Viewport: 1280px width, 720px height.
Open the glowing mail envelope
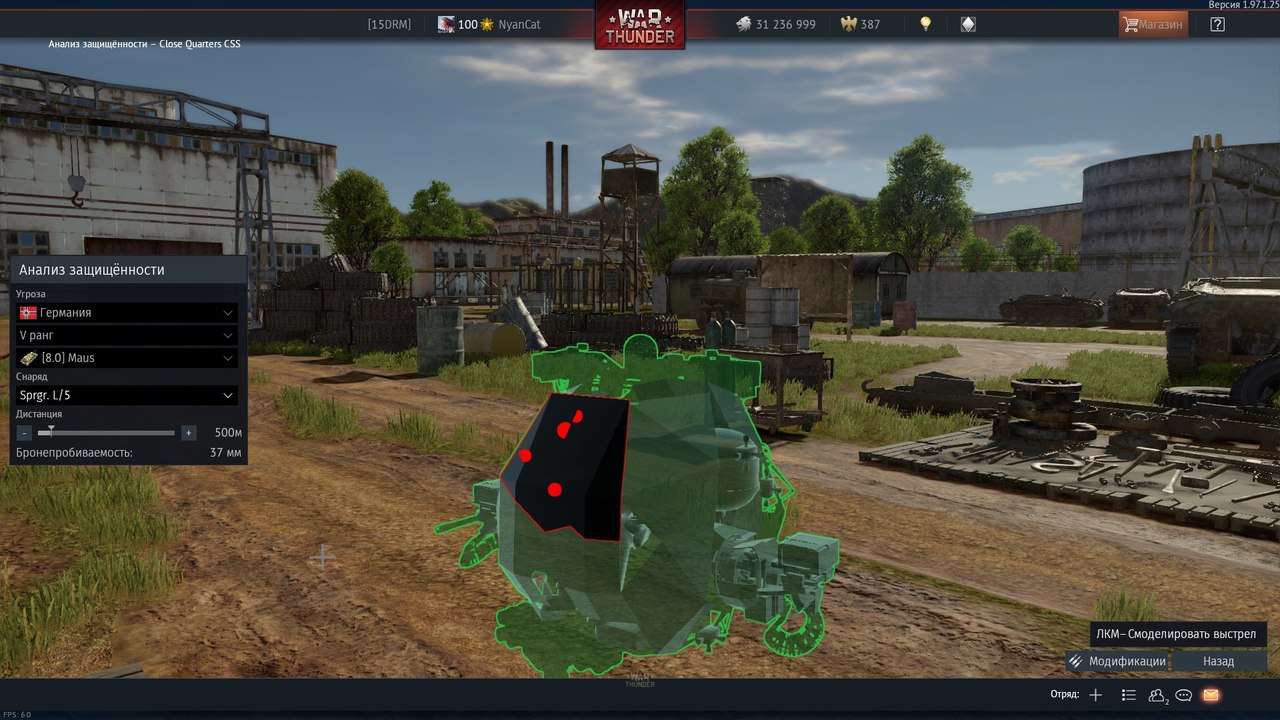1211,695
